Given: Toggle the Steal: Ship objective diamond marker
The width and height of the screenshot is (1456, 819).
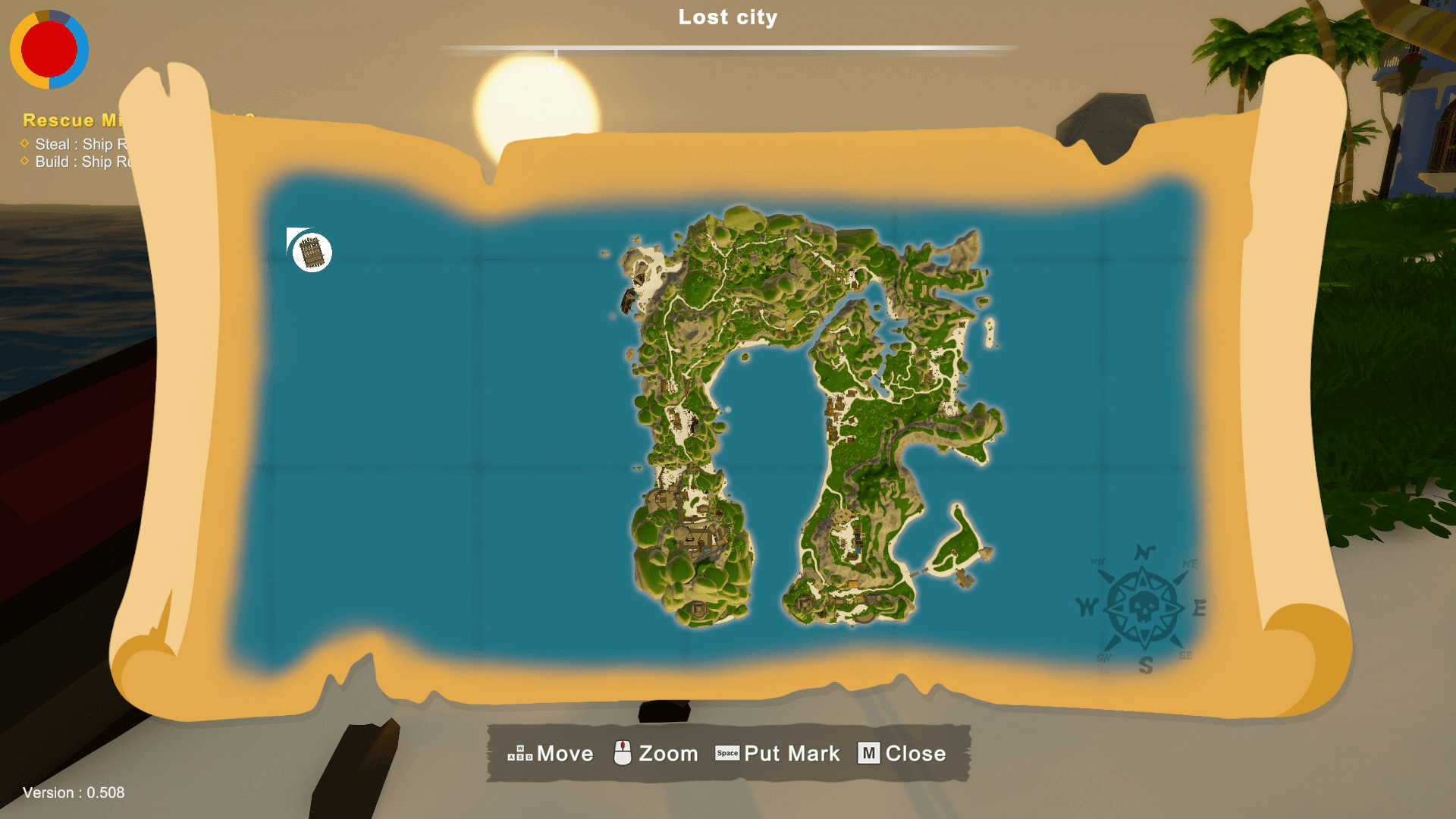Looking at the screenshot, I should click(24, 143).
